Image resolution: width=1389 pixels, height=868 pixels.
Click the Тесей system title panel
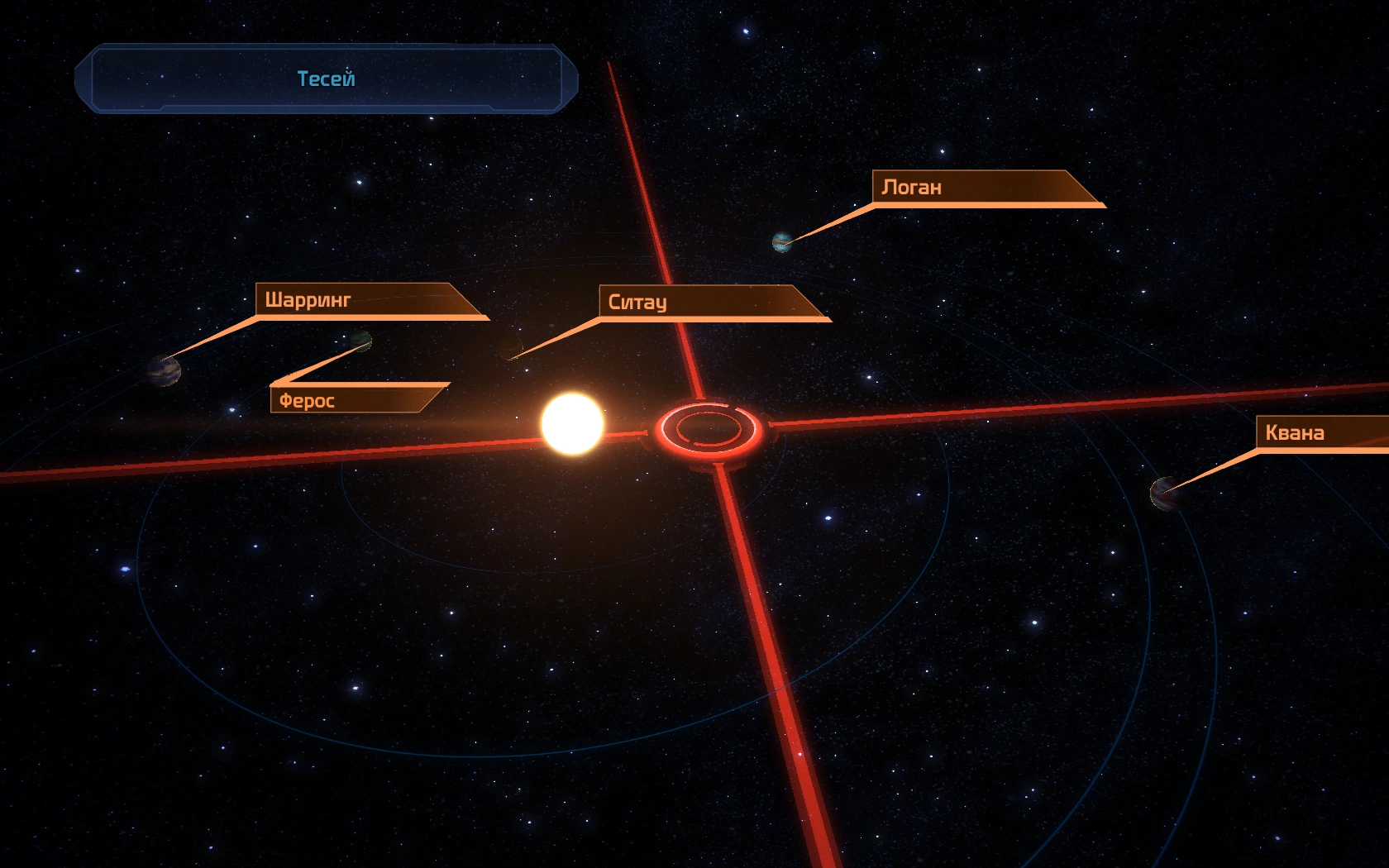click(x=326, y=79)
